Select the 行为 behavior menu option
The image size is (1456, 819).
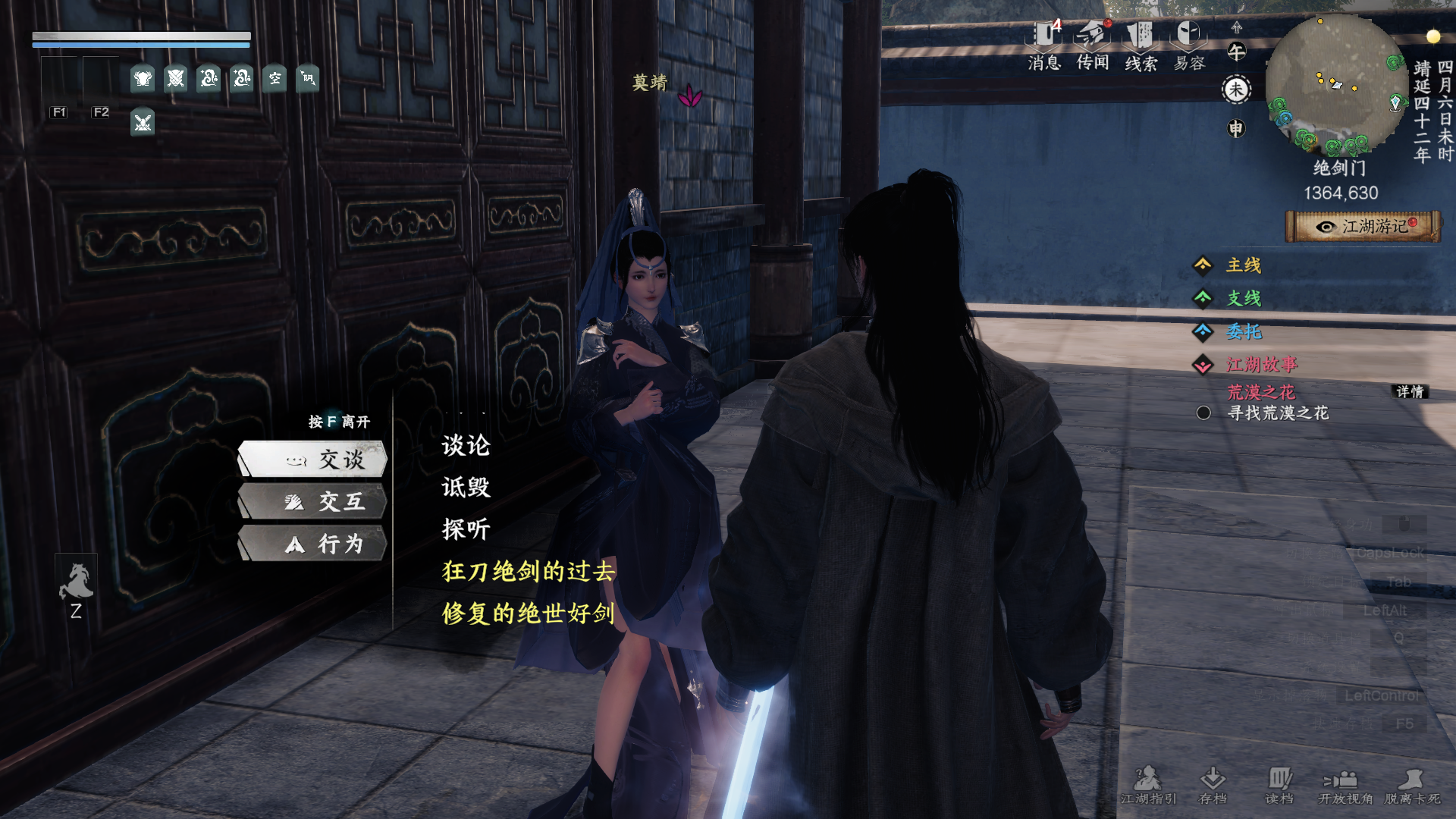pos(326,544)
